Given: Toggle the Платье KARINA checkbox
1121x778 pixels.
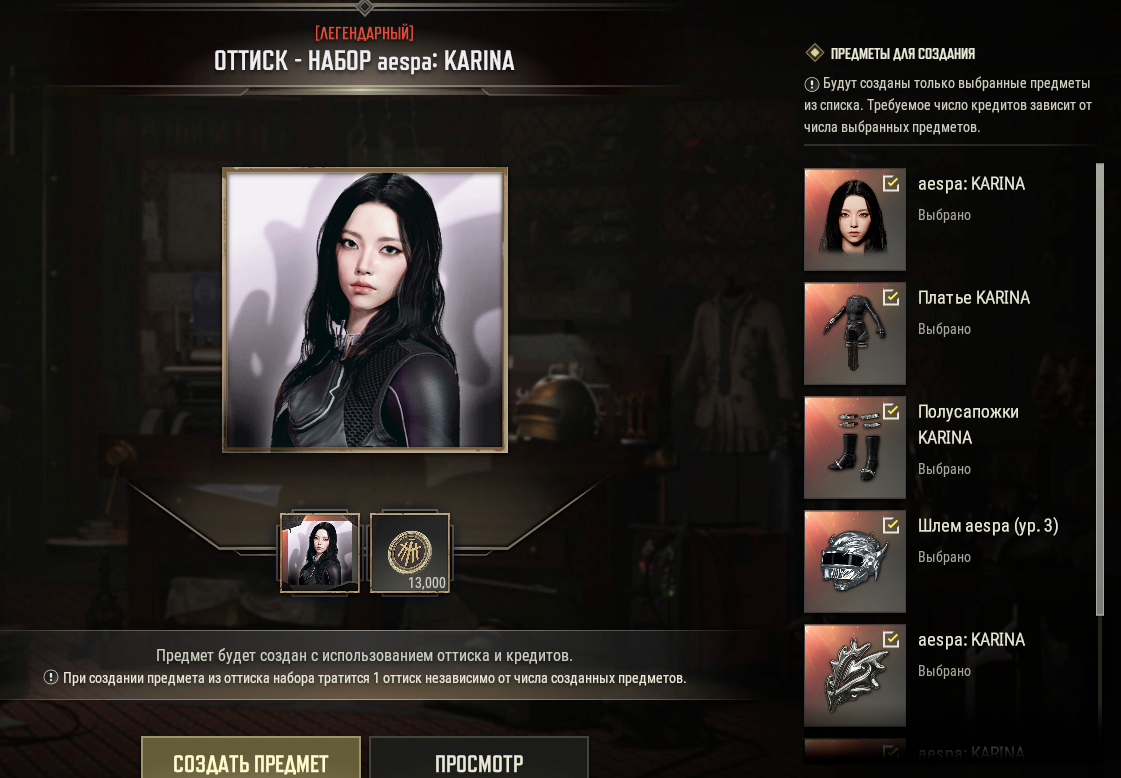Looking at the screenshot, I should 890,297.
